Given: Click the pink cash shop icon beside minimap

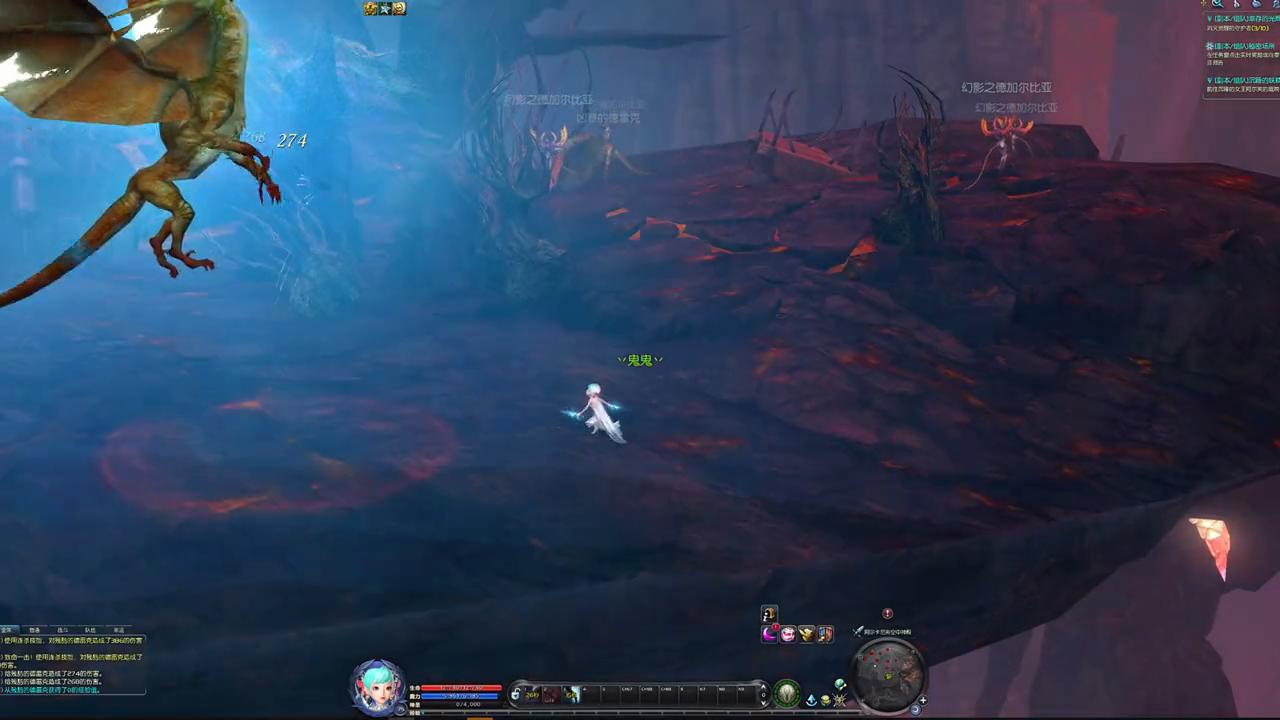Looking at the screenshot, I should coord(787,634).
